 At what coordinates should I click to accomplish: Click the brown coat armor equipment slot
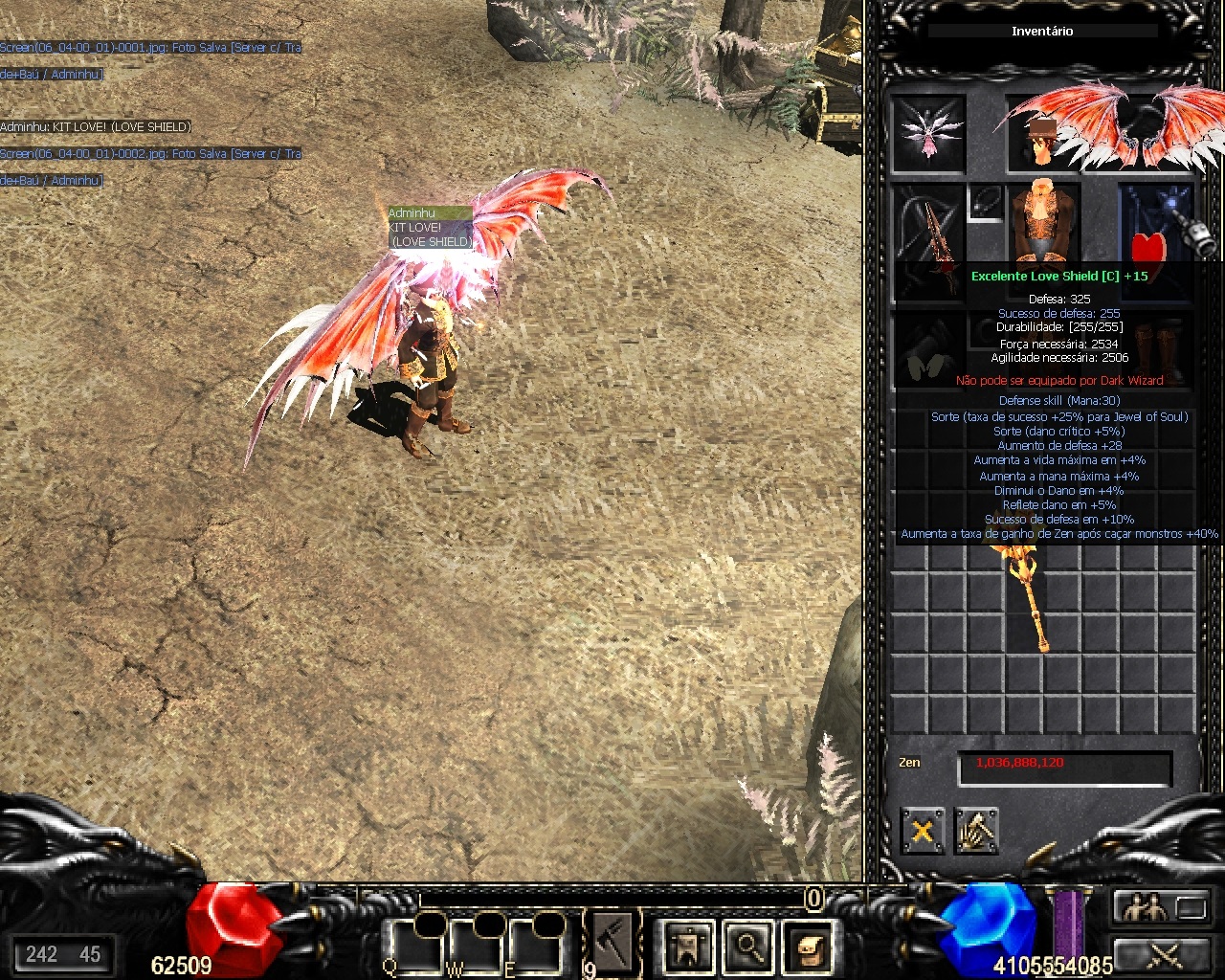(x=1041, y=222)
